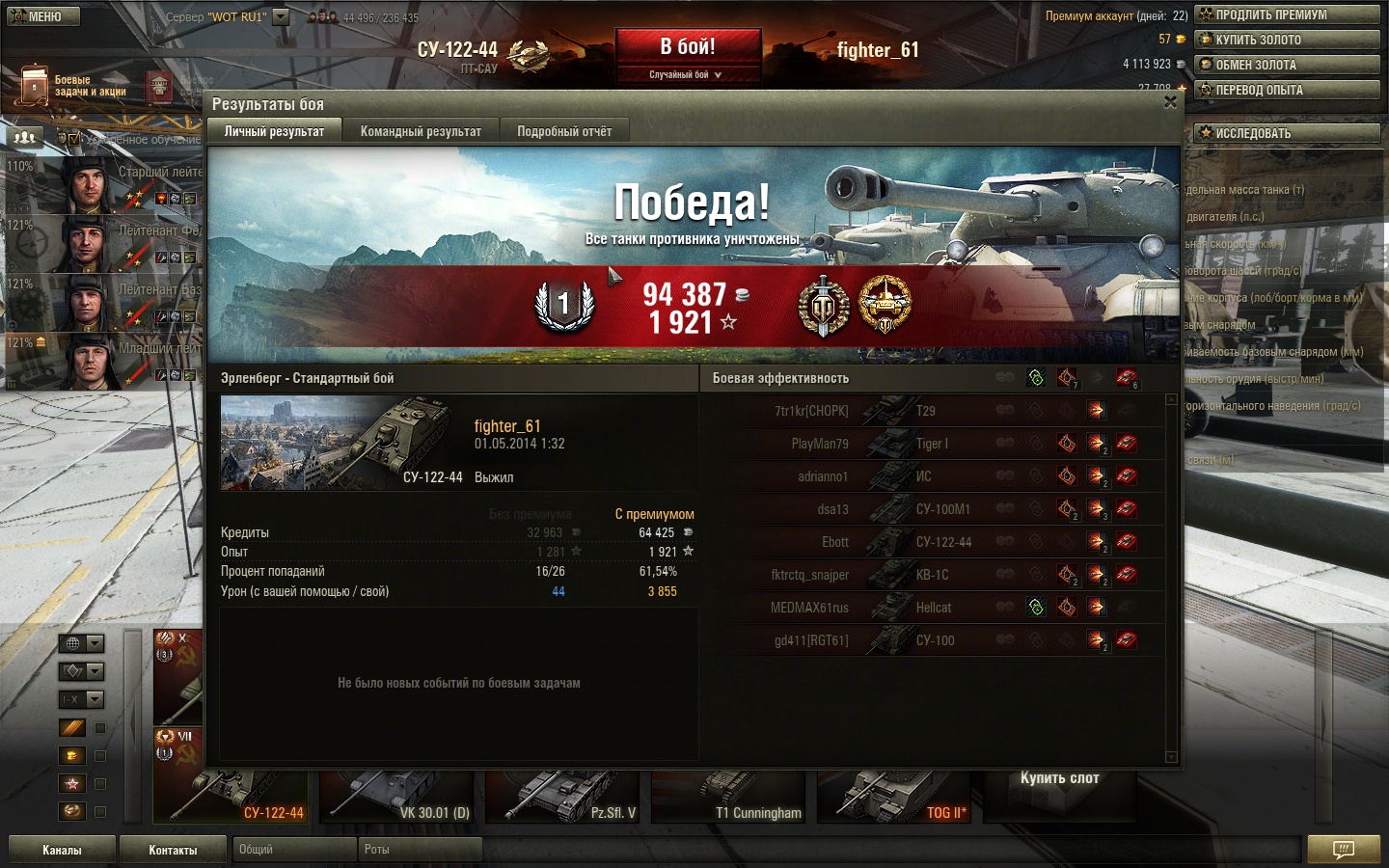Switch to the Общий chat channel tab

point(294,850)
